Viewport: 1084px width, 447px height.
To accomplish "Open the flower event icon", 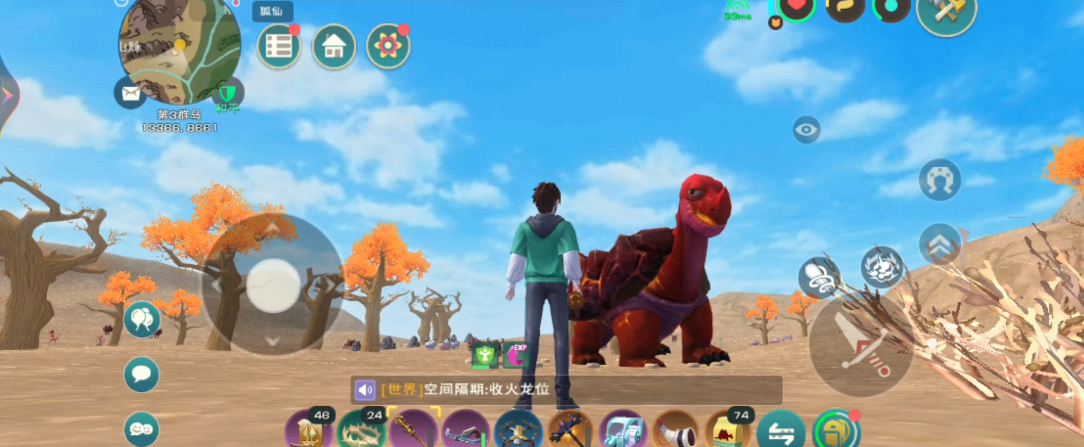I will tap(388, 46).
